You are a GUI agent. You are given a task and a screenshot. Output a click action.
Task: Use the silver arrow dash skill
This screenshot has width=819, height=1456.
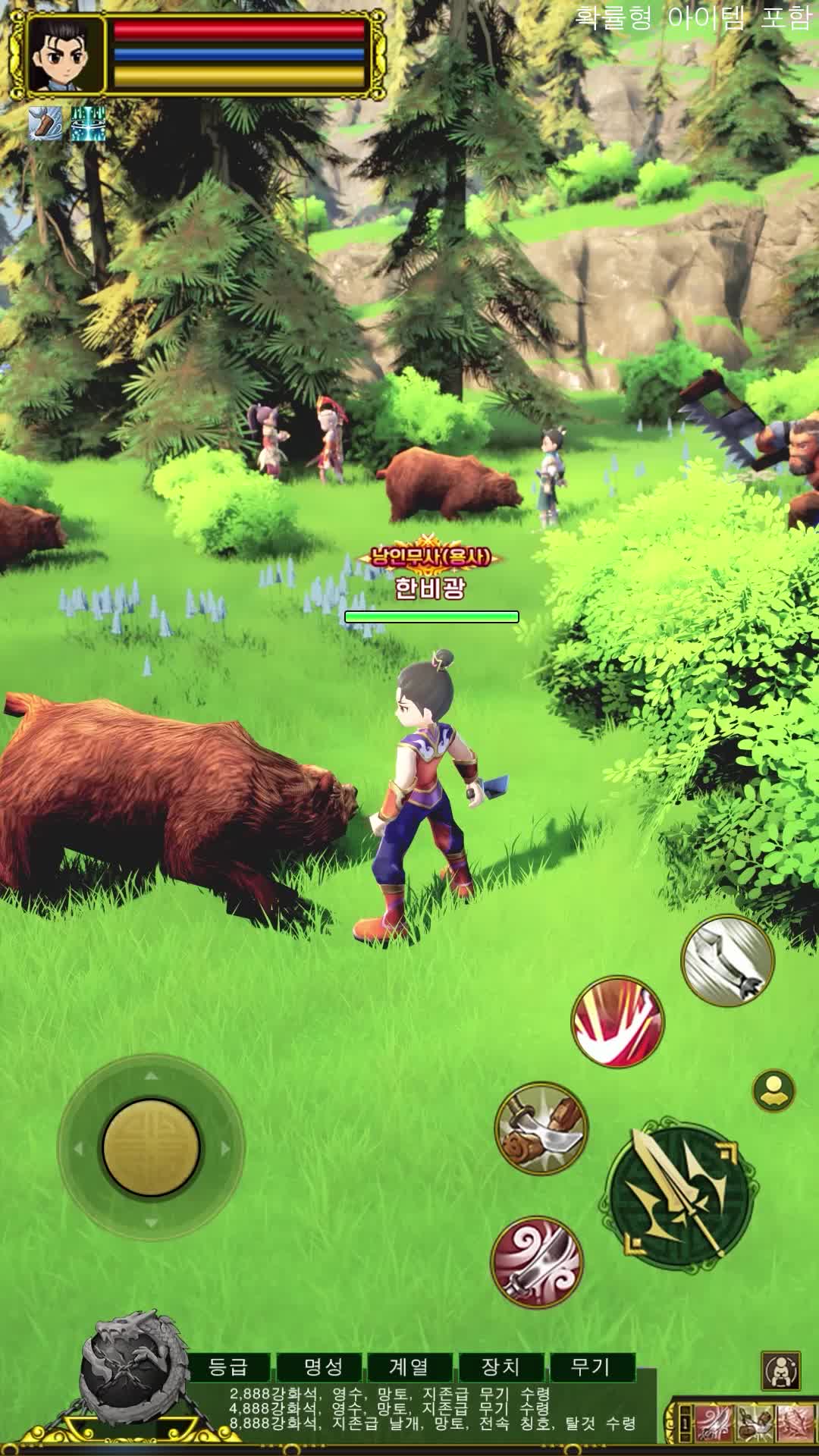727,962
